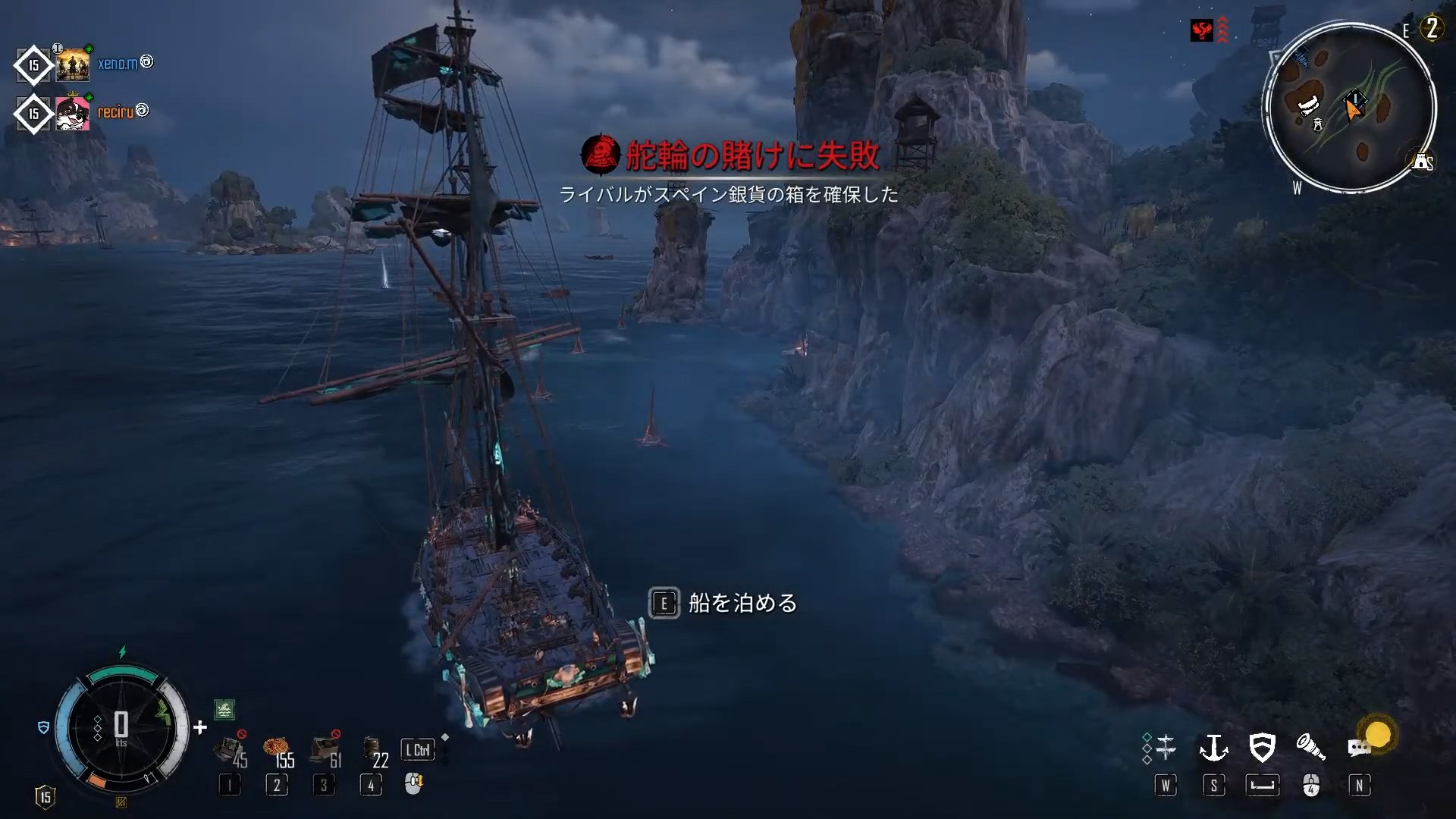The height and width of the screenshot is (819, 1456).
Task: Use the grilled food item with 155 count
Action: click(x=276, y=749)
